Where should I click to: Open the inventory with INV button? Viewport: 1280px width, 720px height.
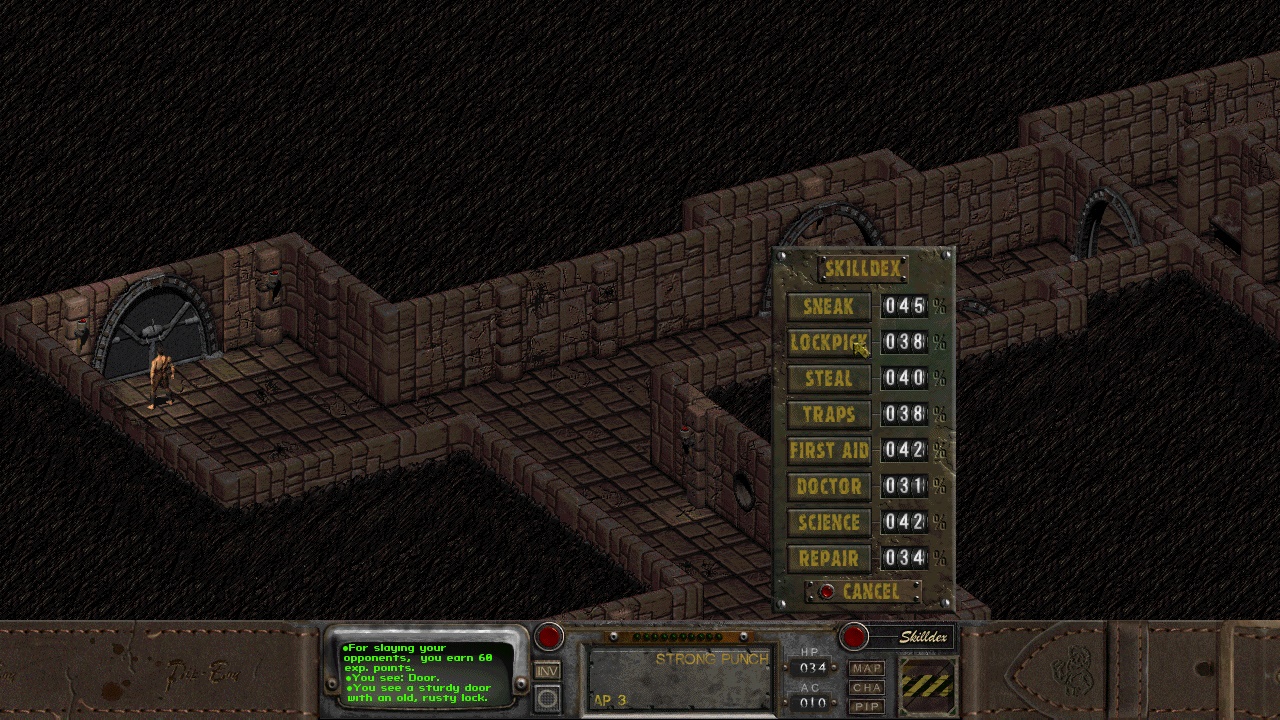547,671
